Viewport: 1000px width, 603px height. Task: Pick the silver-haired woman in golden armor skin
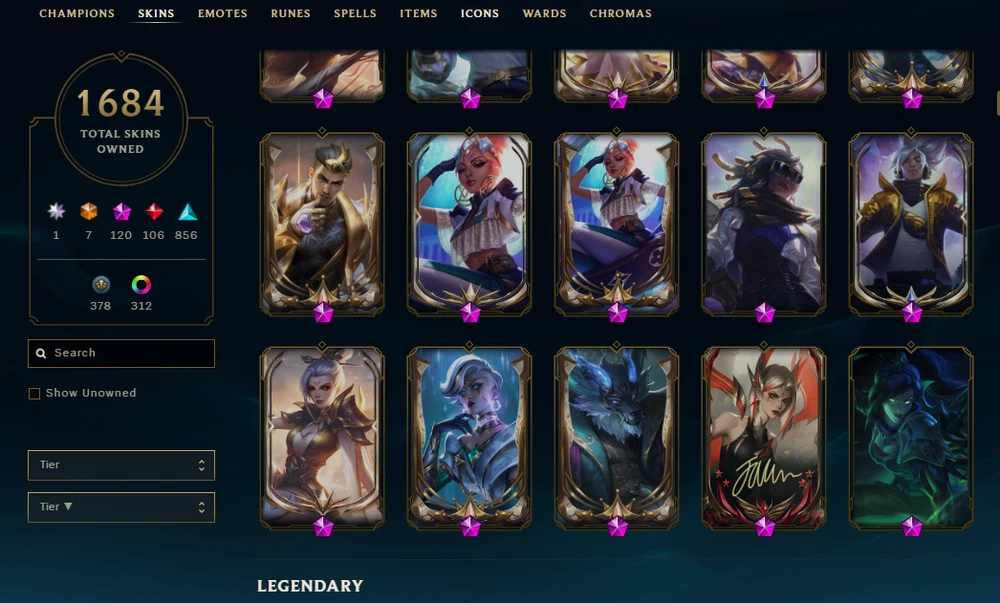322,437
